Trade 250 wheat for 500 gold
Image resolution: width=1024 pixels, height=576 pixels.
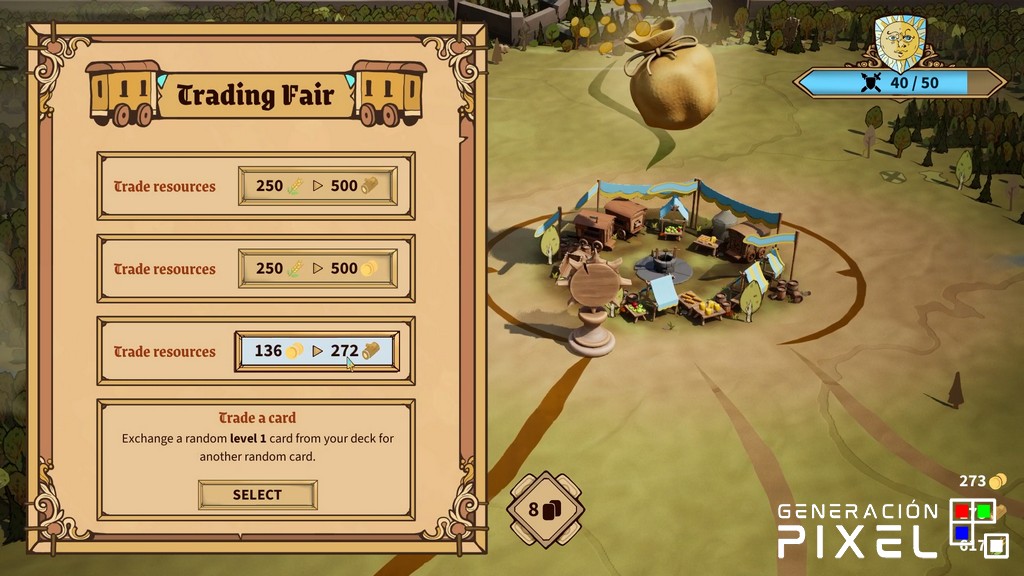click(x=317, y=269)
